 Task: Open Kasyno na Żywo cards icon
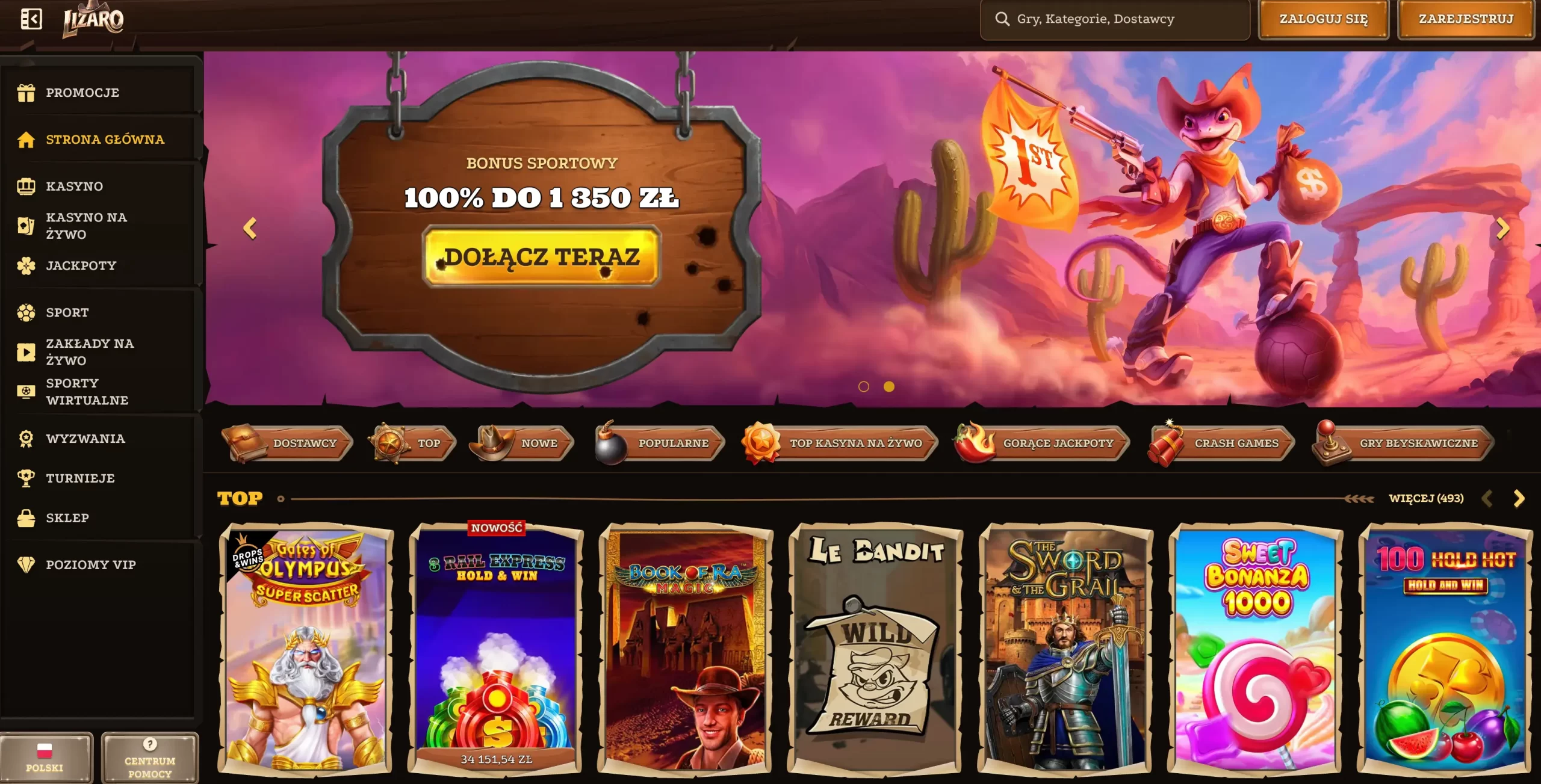pyautogui.click(x=26, y=226)
